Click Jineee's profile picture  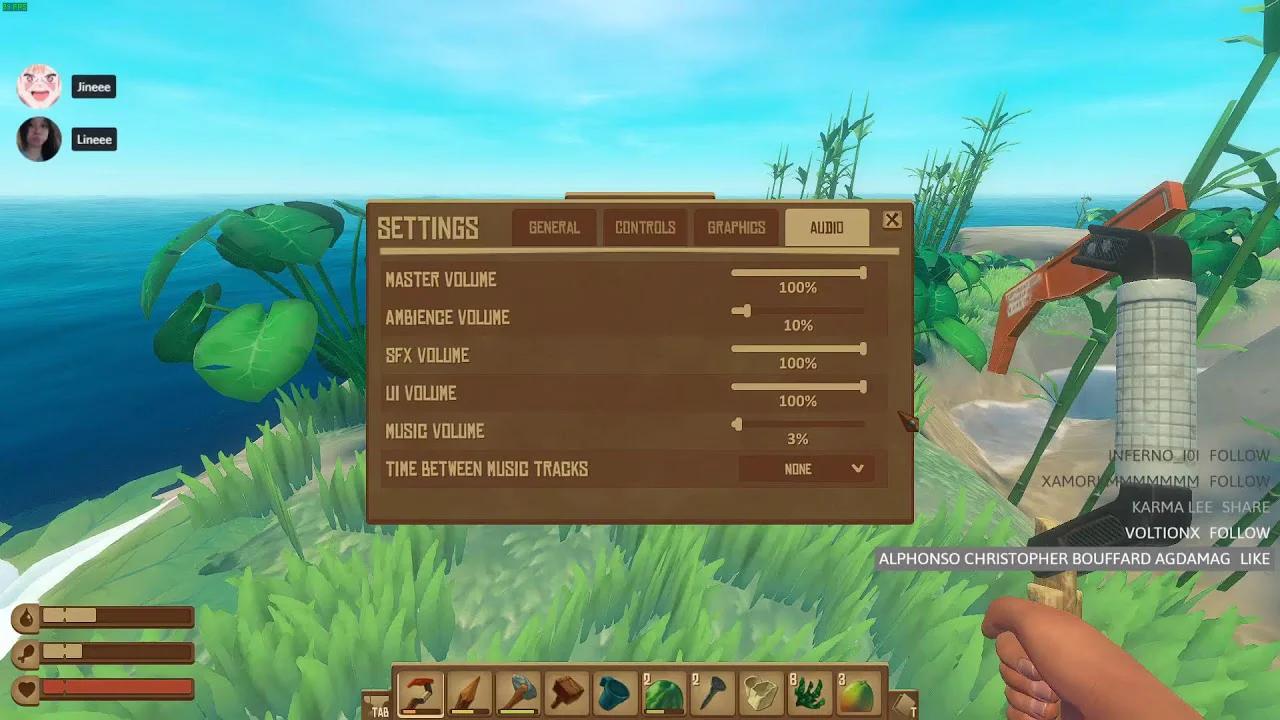pos(40,86)
